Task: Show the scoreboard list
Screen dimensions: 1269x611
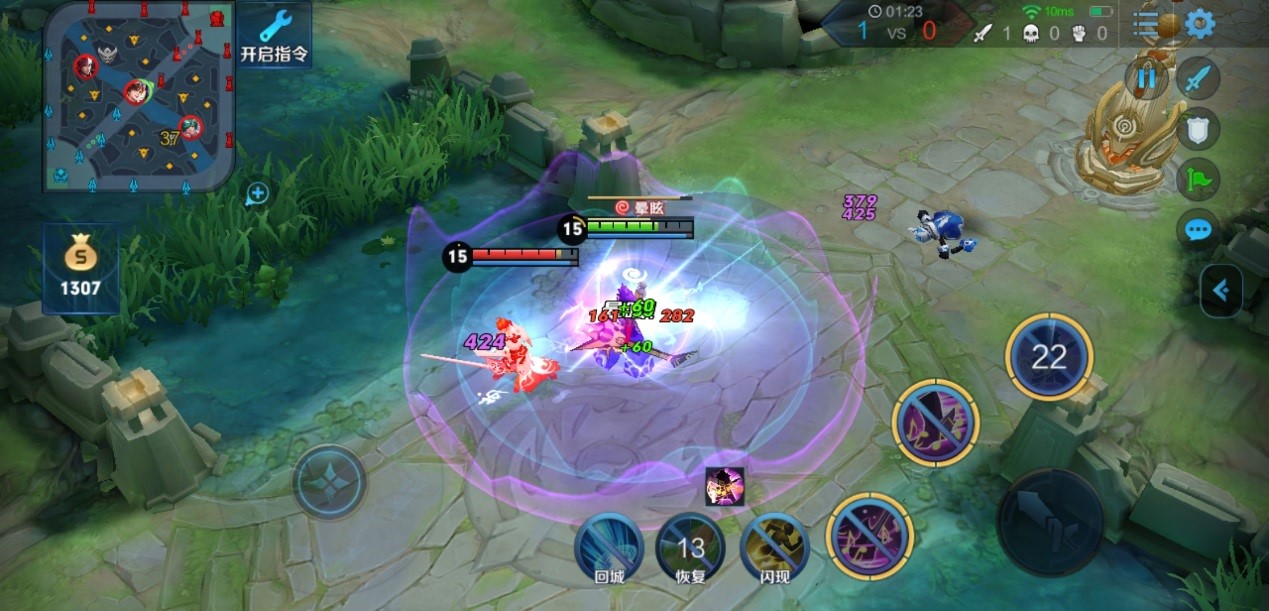Action: 1146,24
